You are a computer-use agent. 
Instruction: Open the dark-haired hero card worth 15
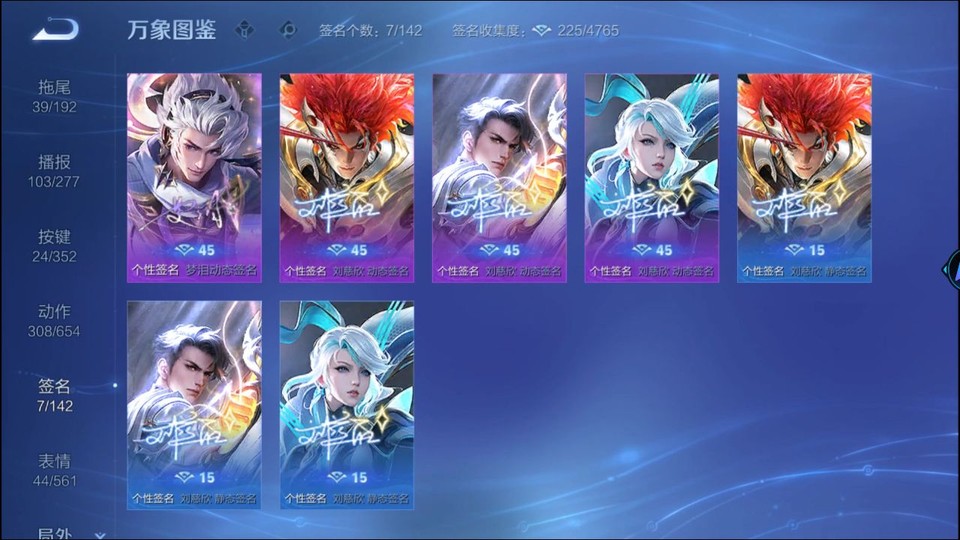tap(194, 404)
